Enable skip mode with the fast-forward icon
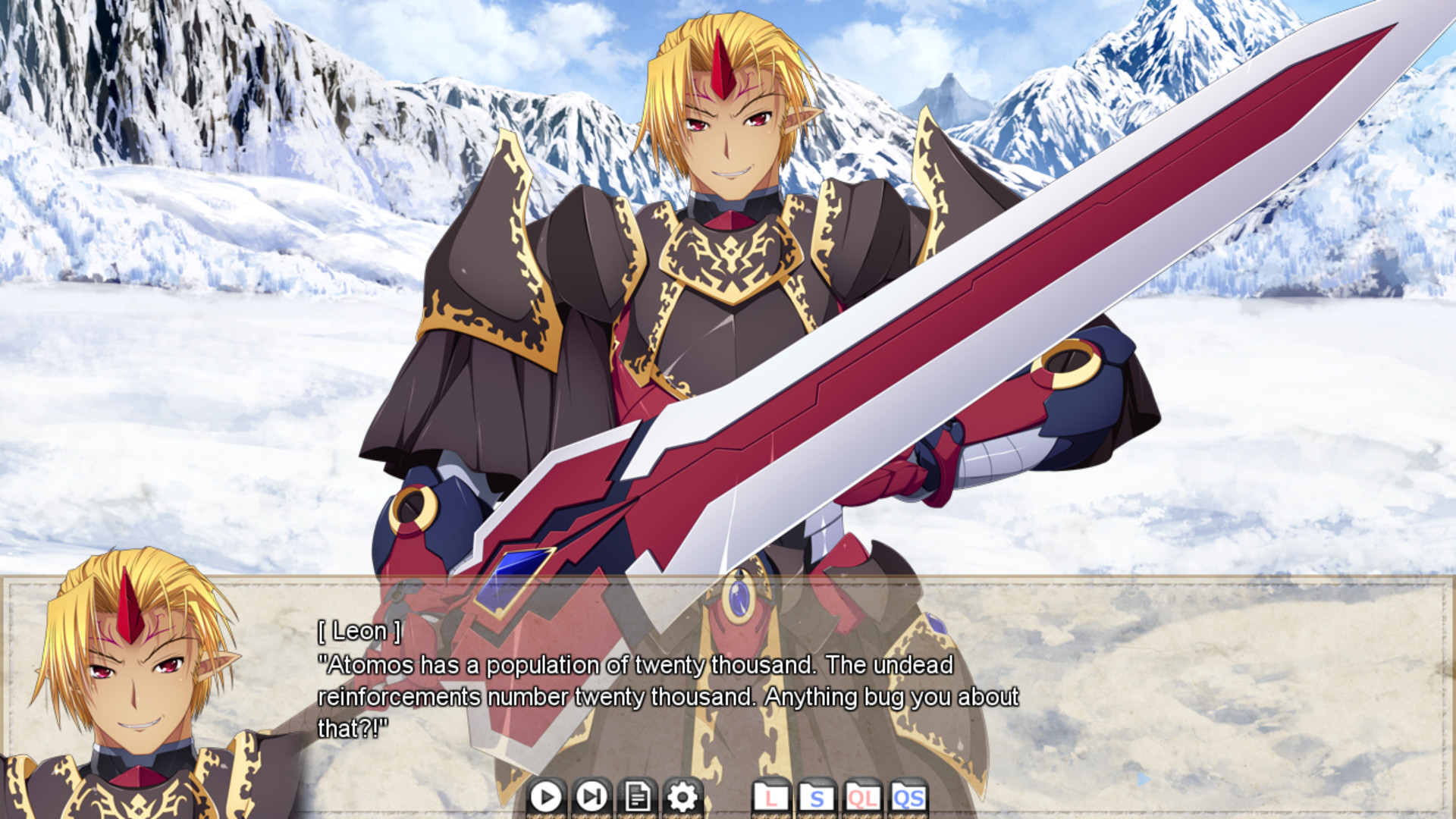The height and width of the screenshot is (819, 1456). [x=592, y=798]
